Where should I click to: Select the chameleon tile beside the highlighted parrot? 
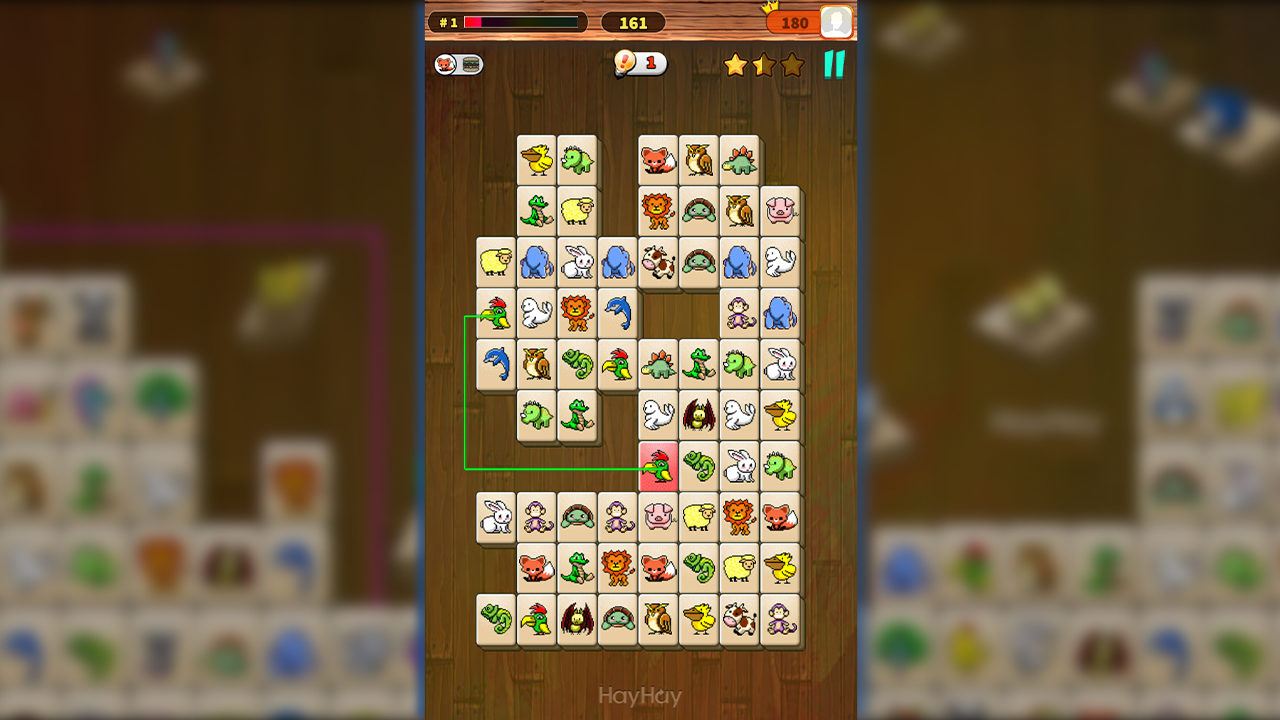click(699, 466)
